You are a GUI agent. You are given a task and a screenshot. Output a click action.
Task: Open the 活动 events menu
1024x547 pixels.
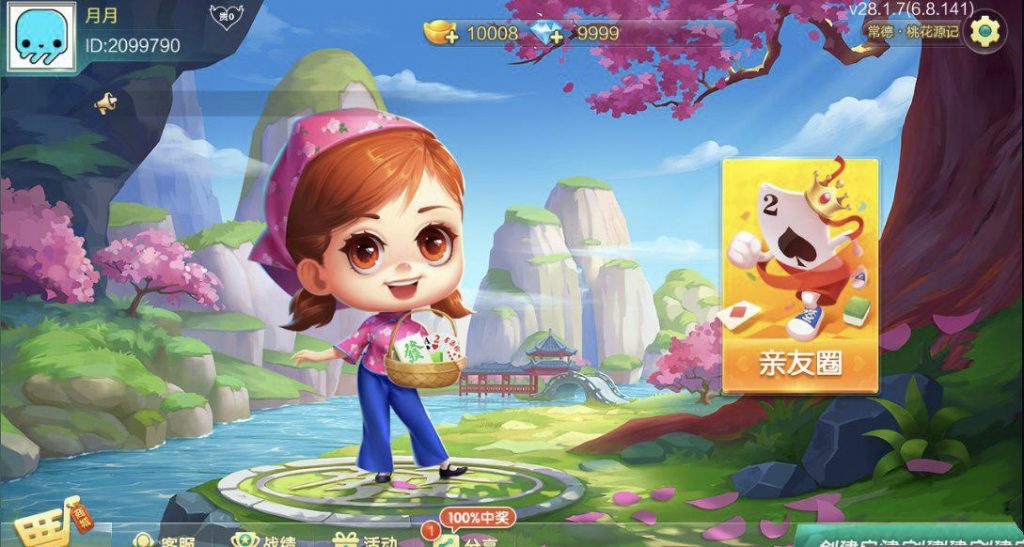click(366, 540)
